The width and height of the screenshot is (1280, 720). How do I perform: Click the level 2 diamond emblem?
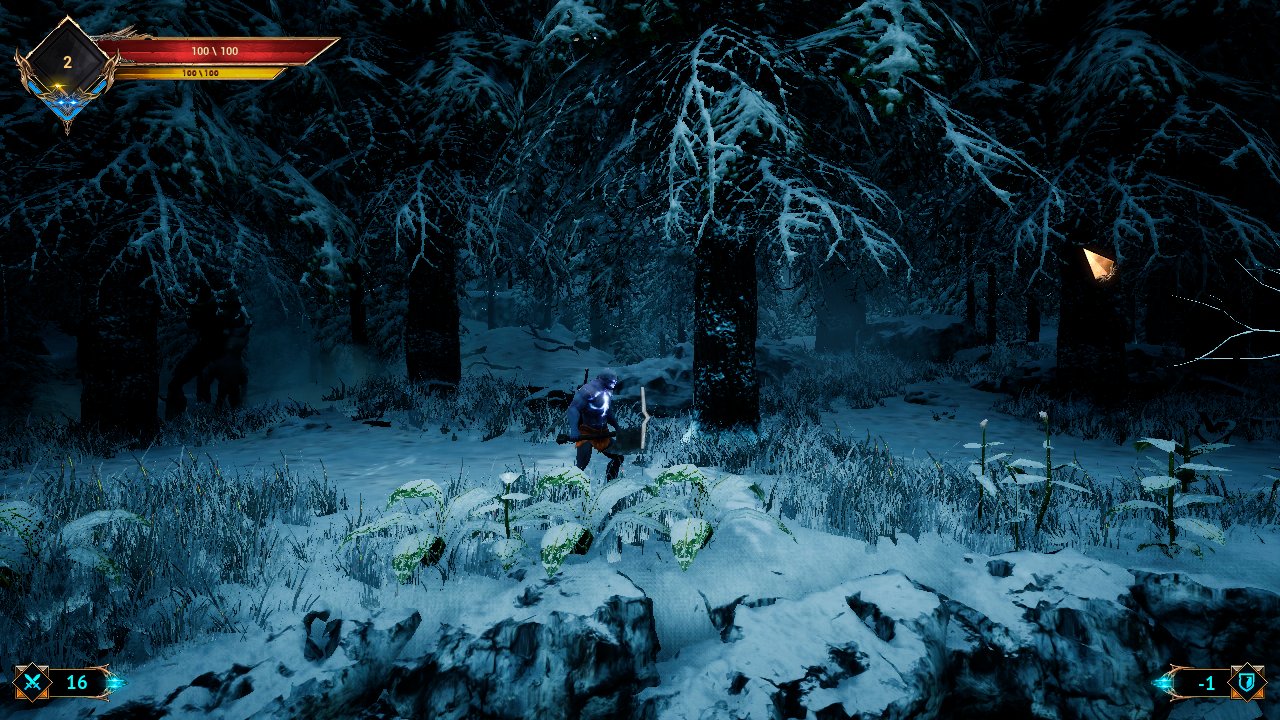click(67, 62)
